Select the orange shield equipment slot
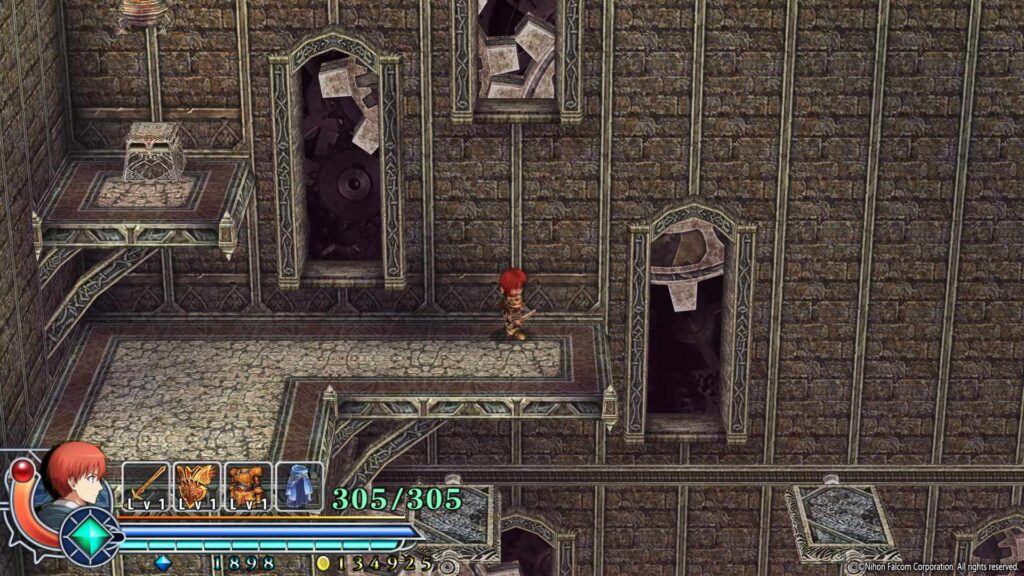This screenshot has width=1024, height=576. (197, 487)
